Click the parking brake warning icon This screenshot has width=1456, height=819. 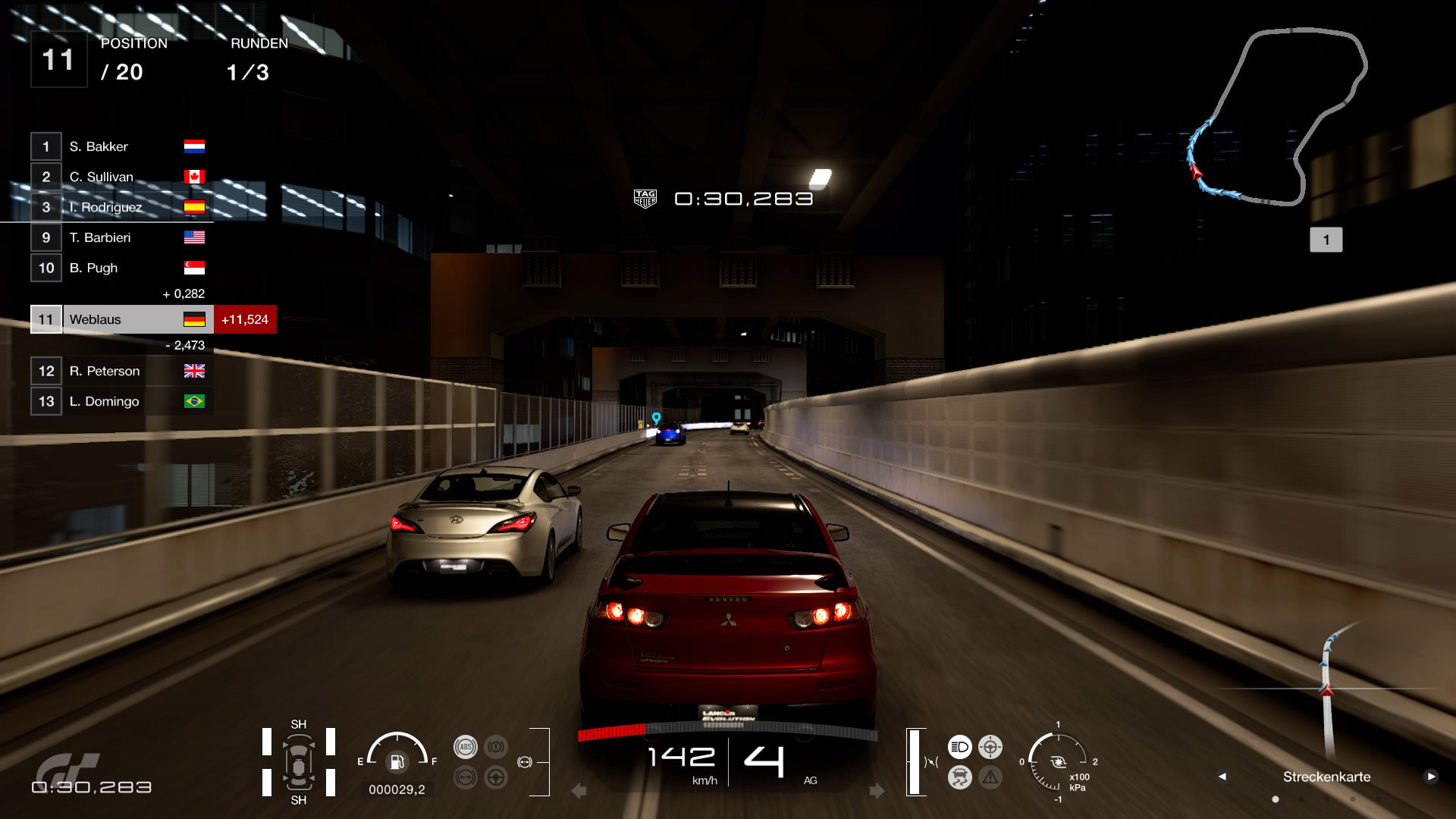[x=496, y=747]
